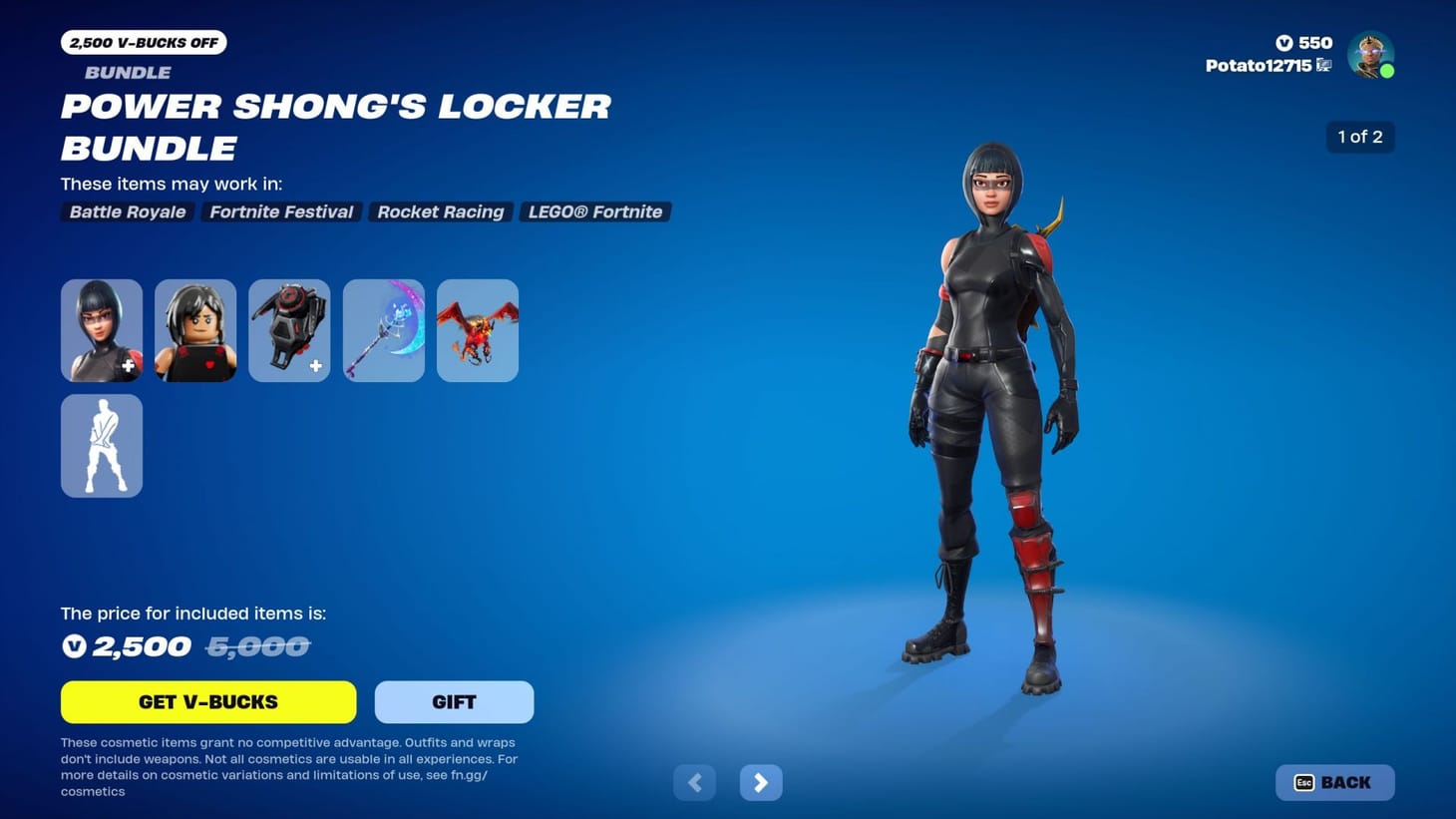View the back bling item icon

click(288, 329)
